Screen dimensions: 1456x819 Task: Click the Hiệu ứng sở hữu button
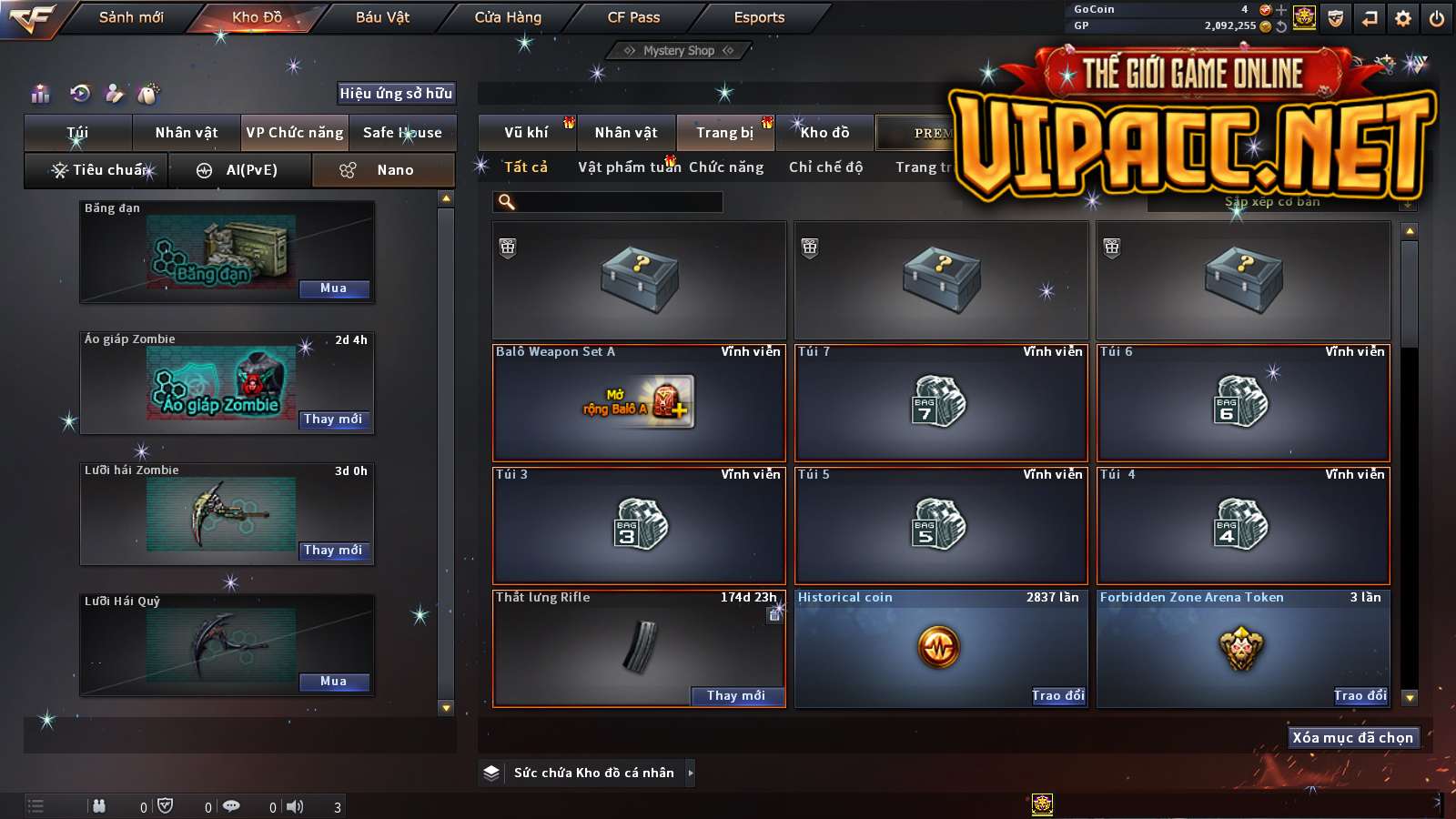[396, 93]
